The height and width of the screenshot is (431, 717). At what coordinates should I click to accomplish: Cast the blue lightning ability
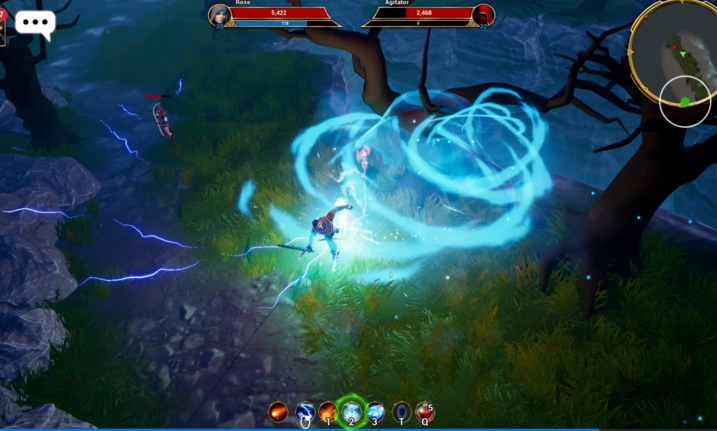[x=304, y=411]
